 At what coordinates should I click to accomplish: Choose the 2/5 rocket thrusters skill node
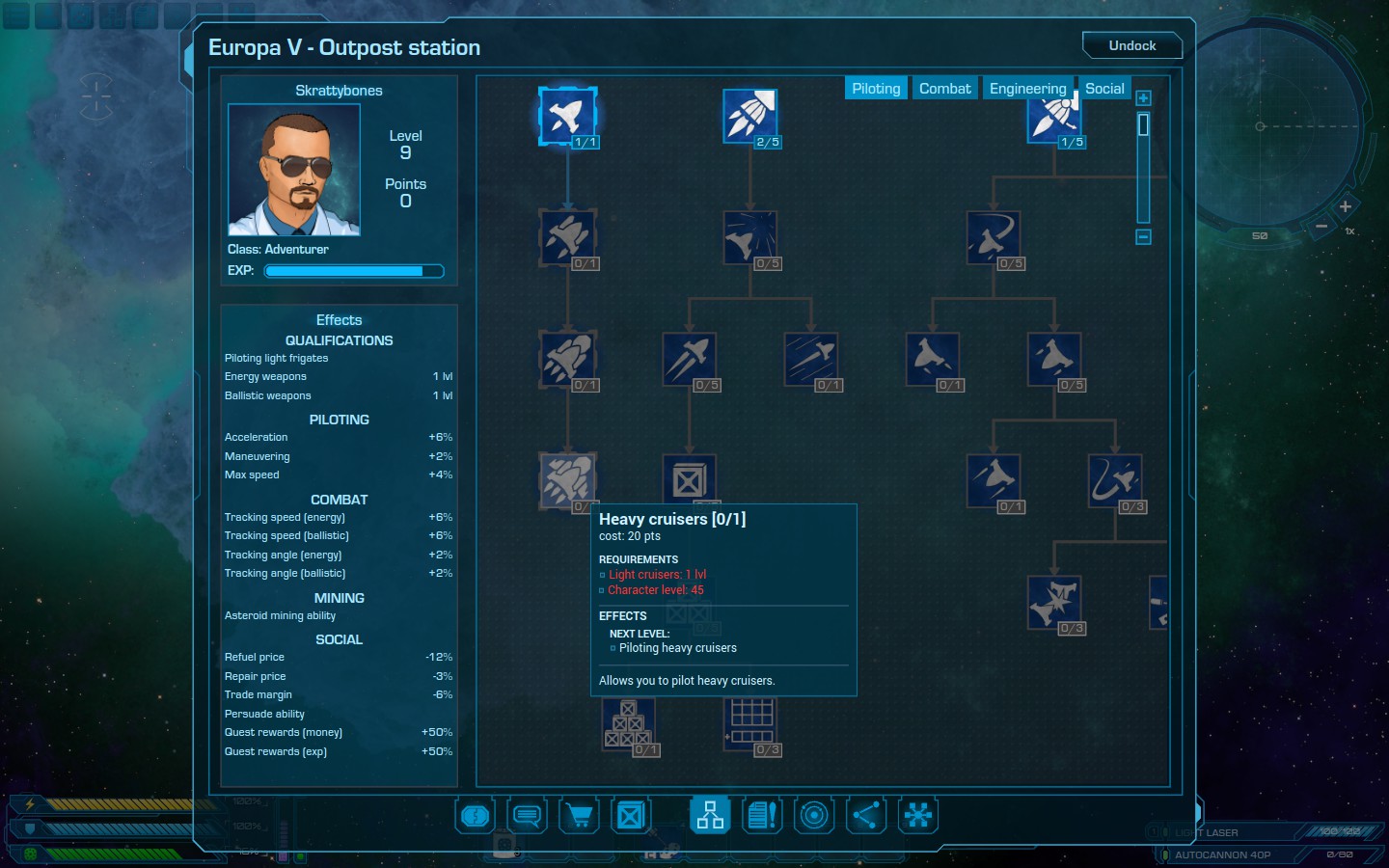point(749,116)
